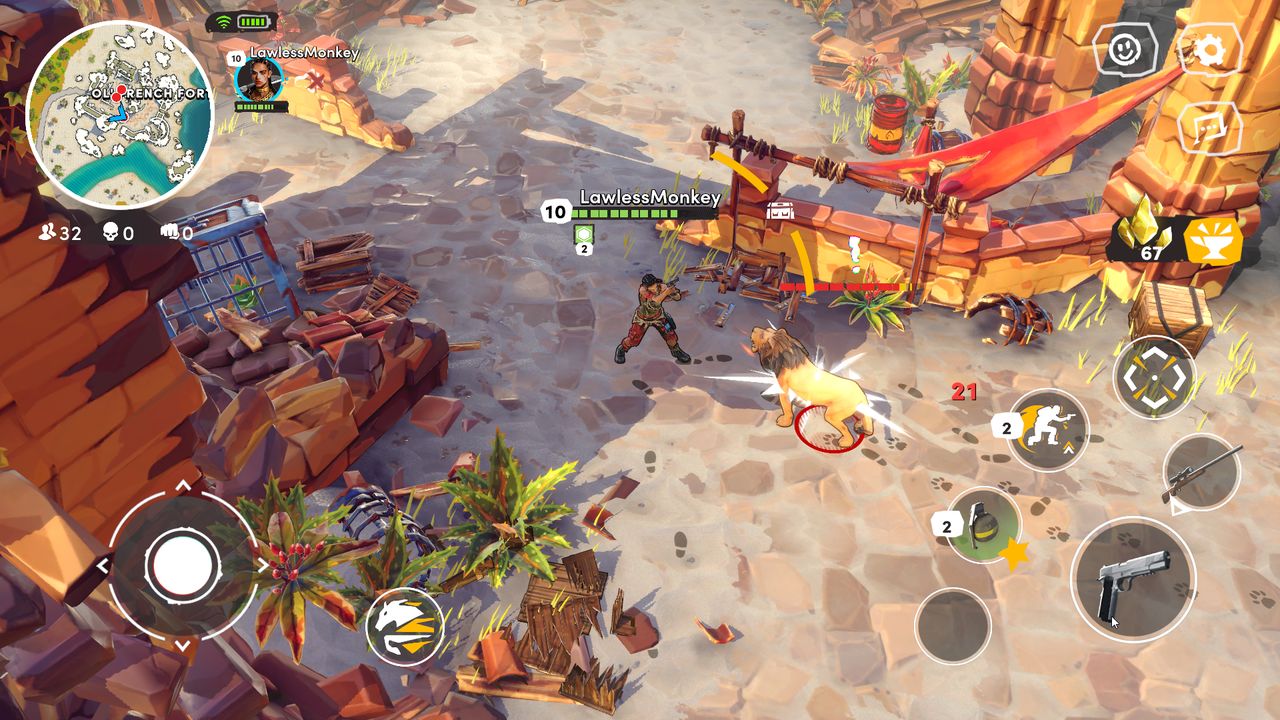
Task: Open the emoji emote menu
Action: point(1125,48)
